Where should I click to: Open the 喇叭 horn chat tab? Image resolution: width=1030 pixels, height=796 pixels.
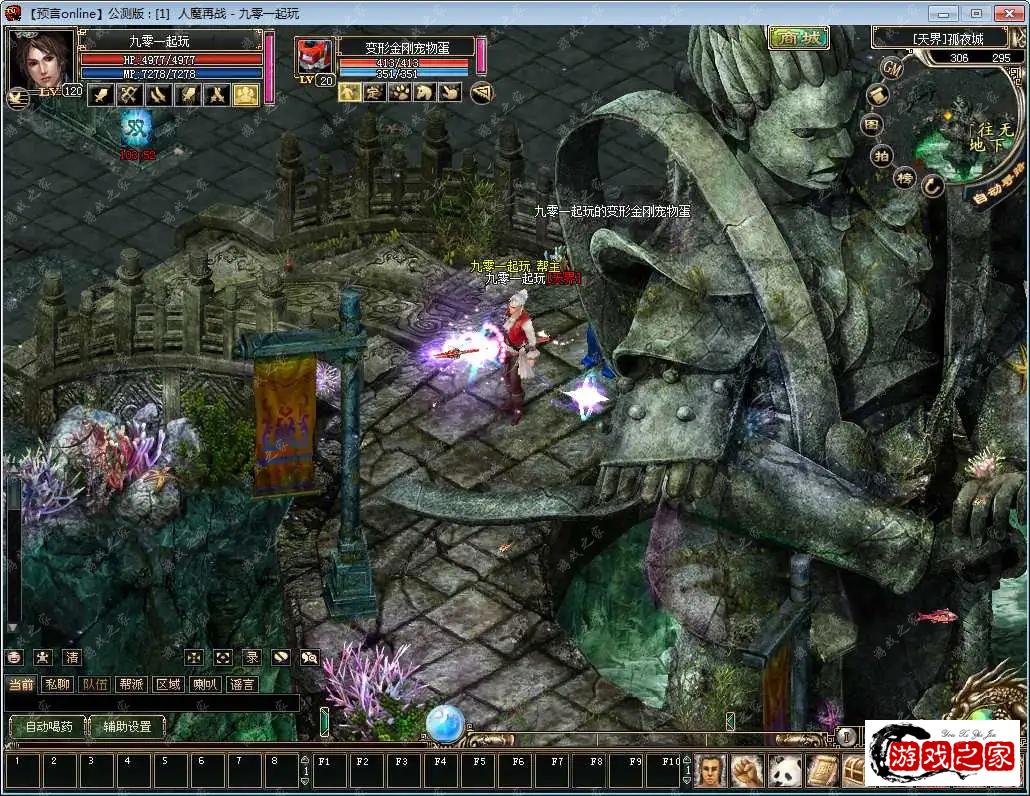click(x=205, y=684)
